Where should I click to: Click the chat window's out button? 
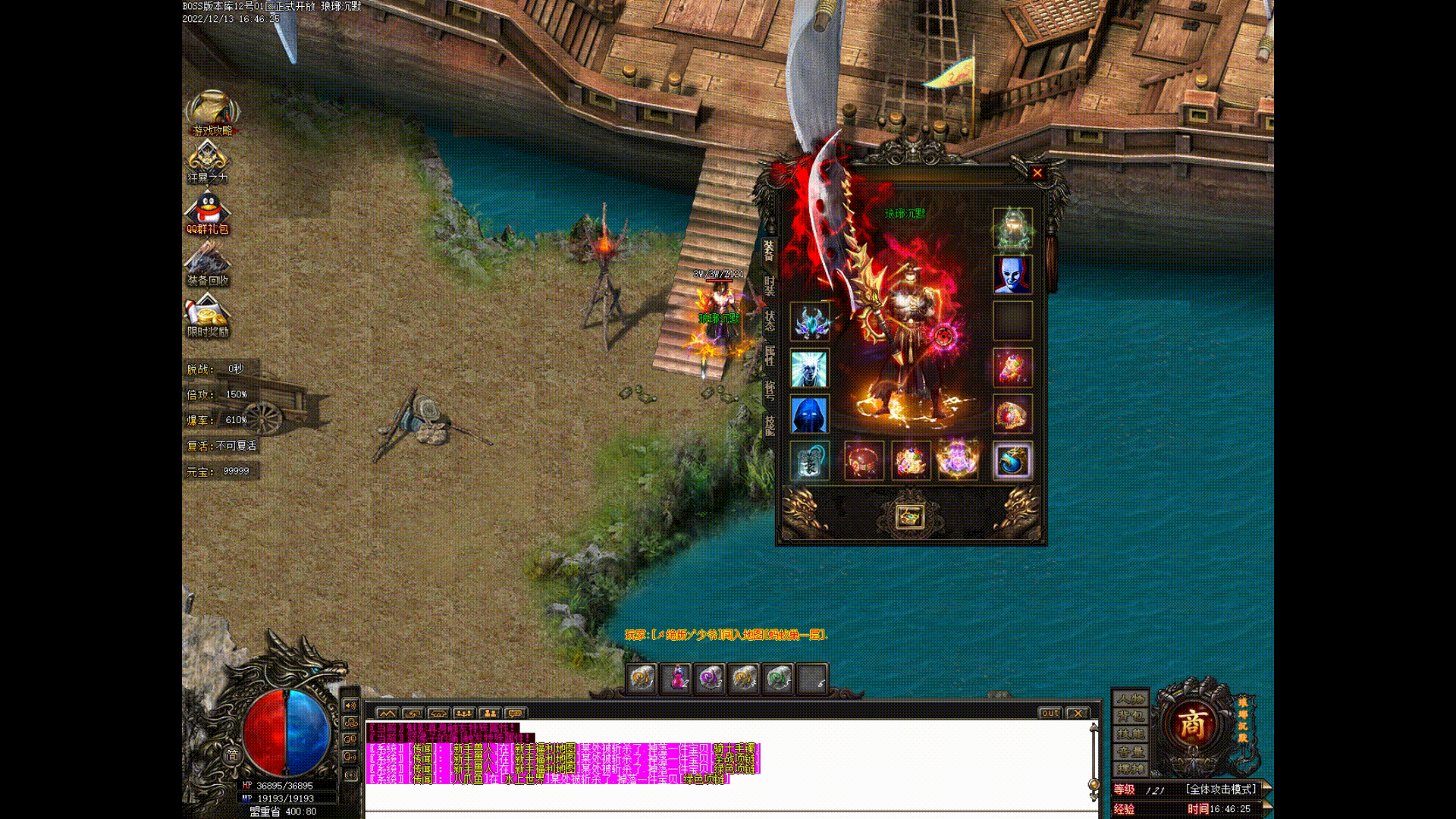click(x=1050, y=713)
